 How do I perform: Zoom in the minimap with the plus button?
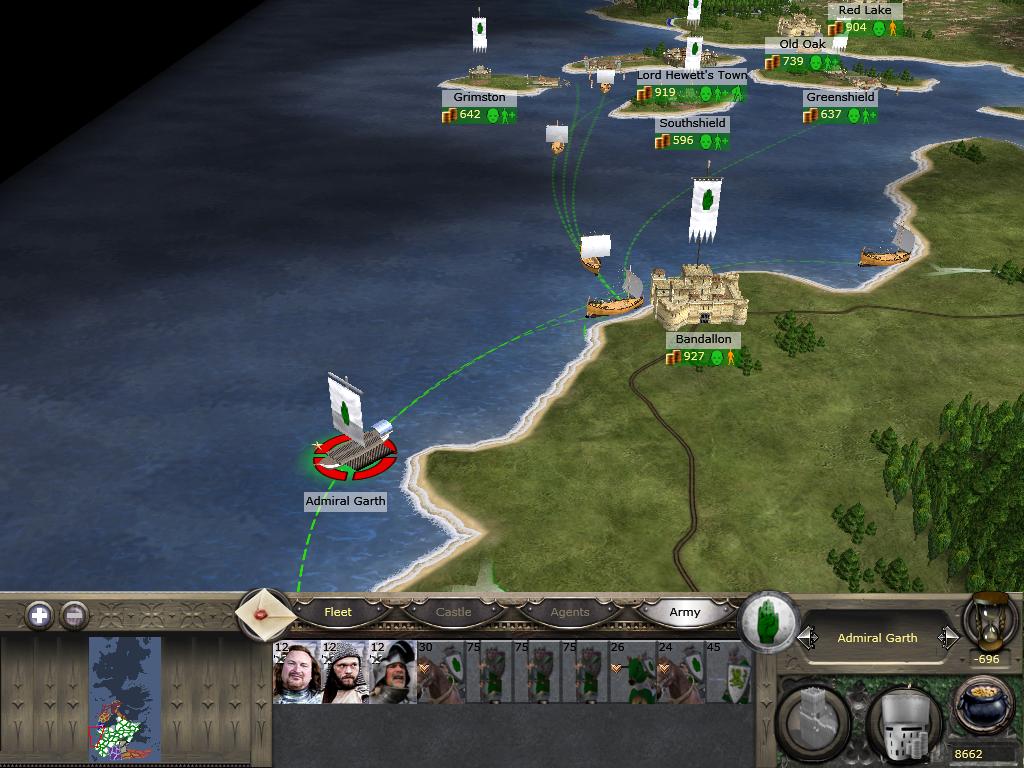click(39, 615)
